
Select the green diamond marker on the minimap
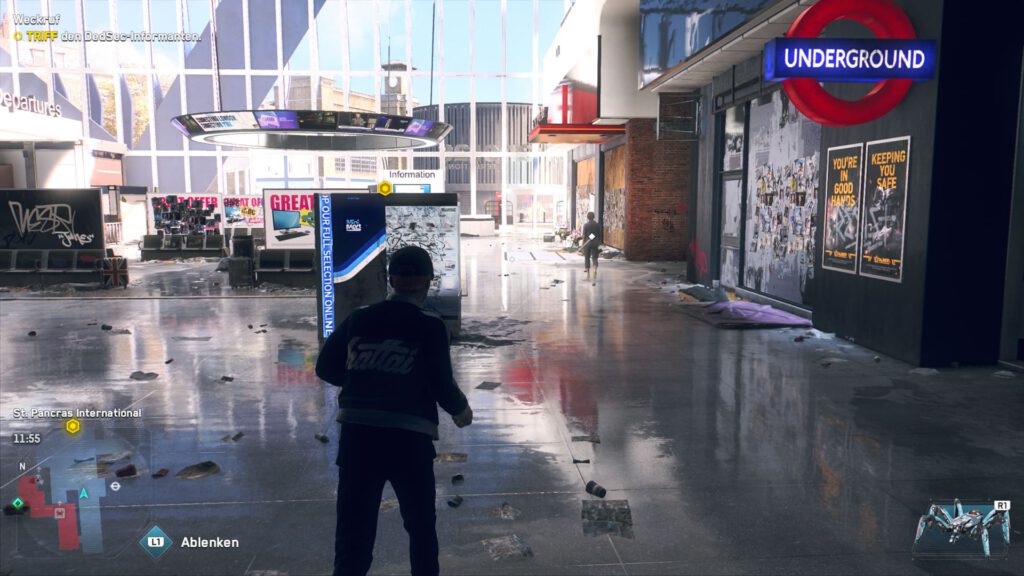tap(16, 505)
